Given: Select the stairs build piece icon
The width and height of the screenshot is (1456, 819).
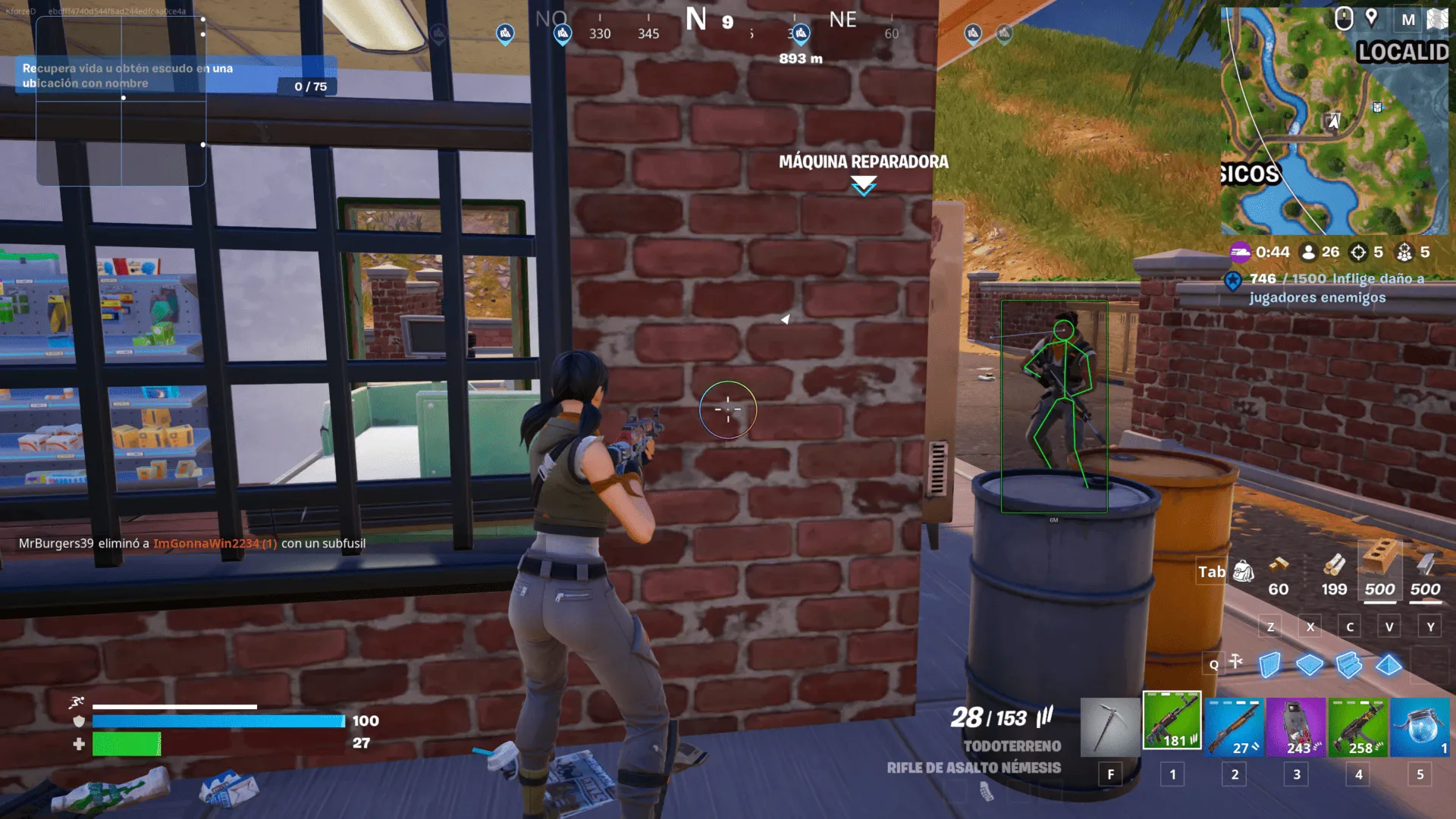Looking at the screenshot, I should coord(1350,664).
